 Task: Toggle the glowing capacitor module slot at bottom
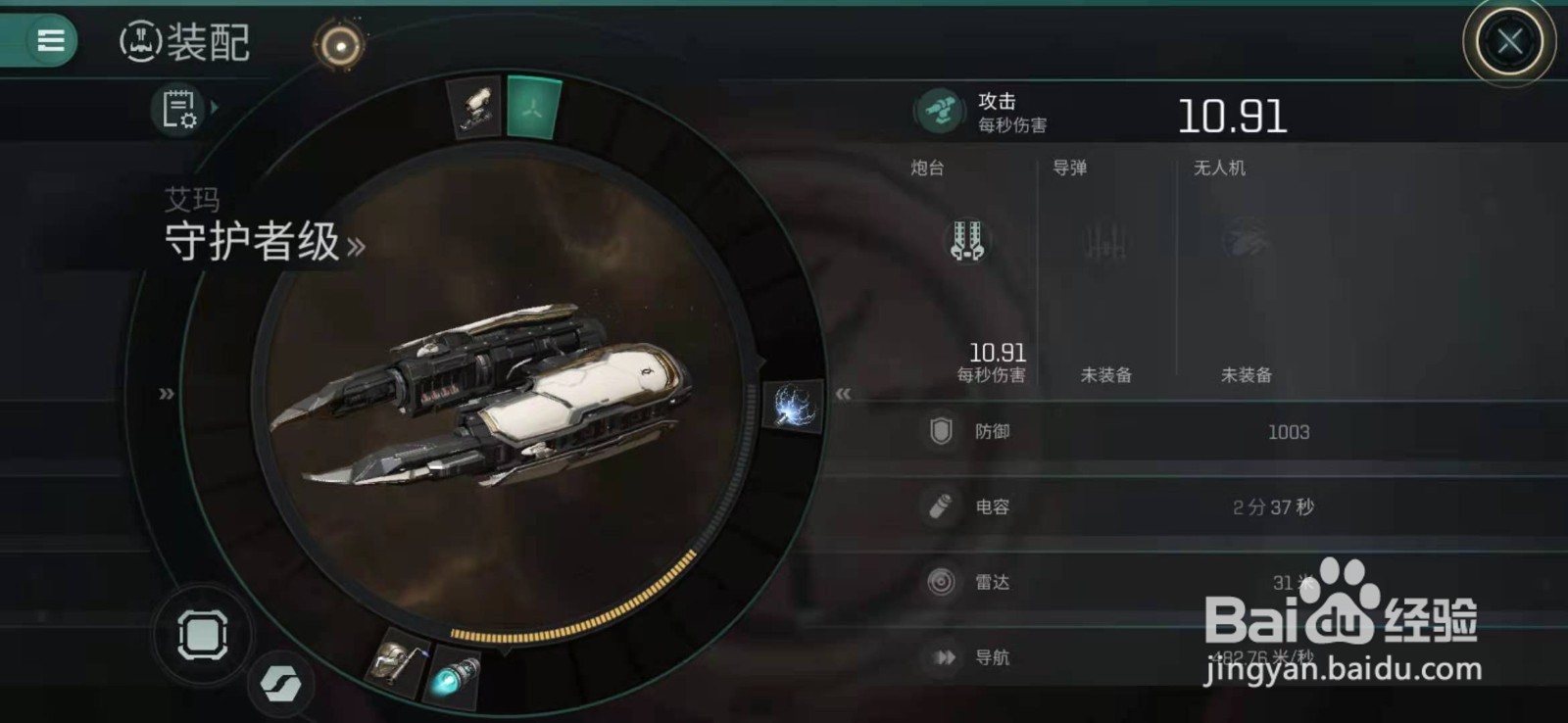456,676
